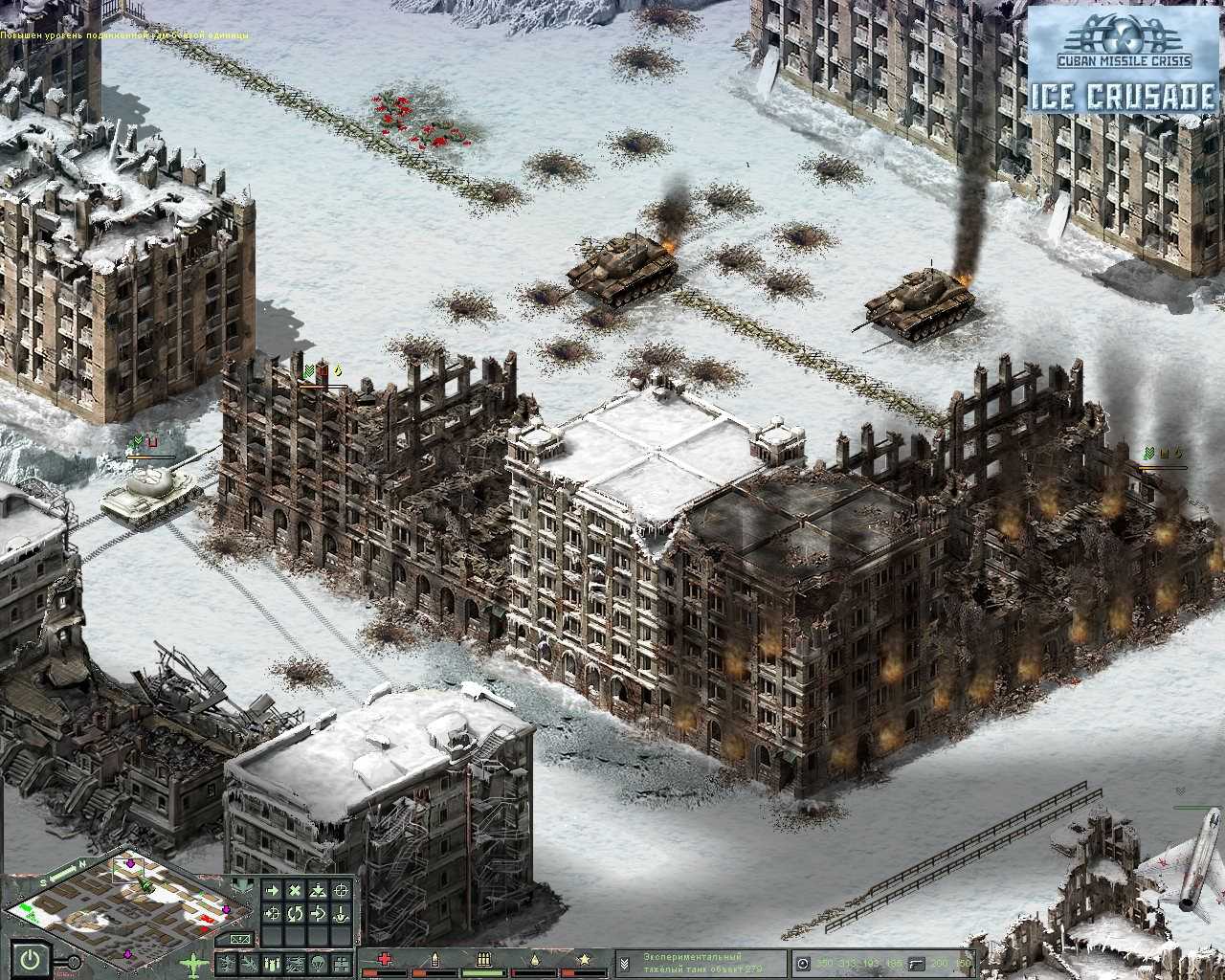Select the patrol rotate-arrows command icon
Image resolution: width=1225 pixels, height=980 pixels.
(295, 912)
